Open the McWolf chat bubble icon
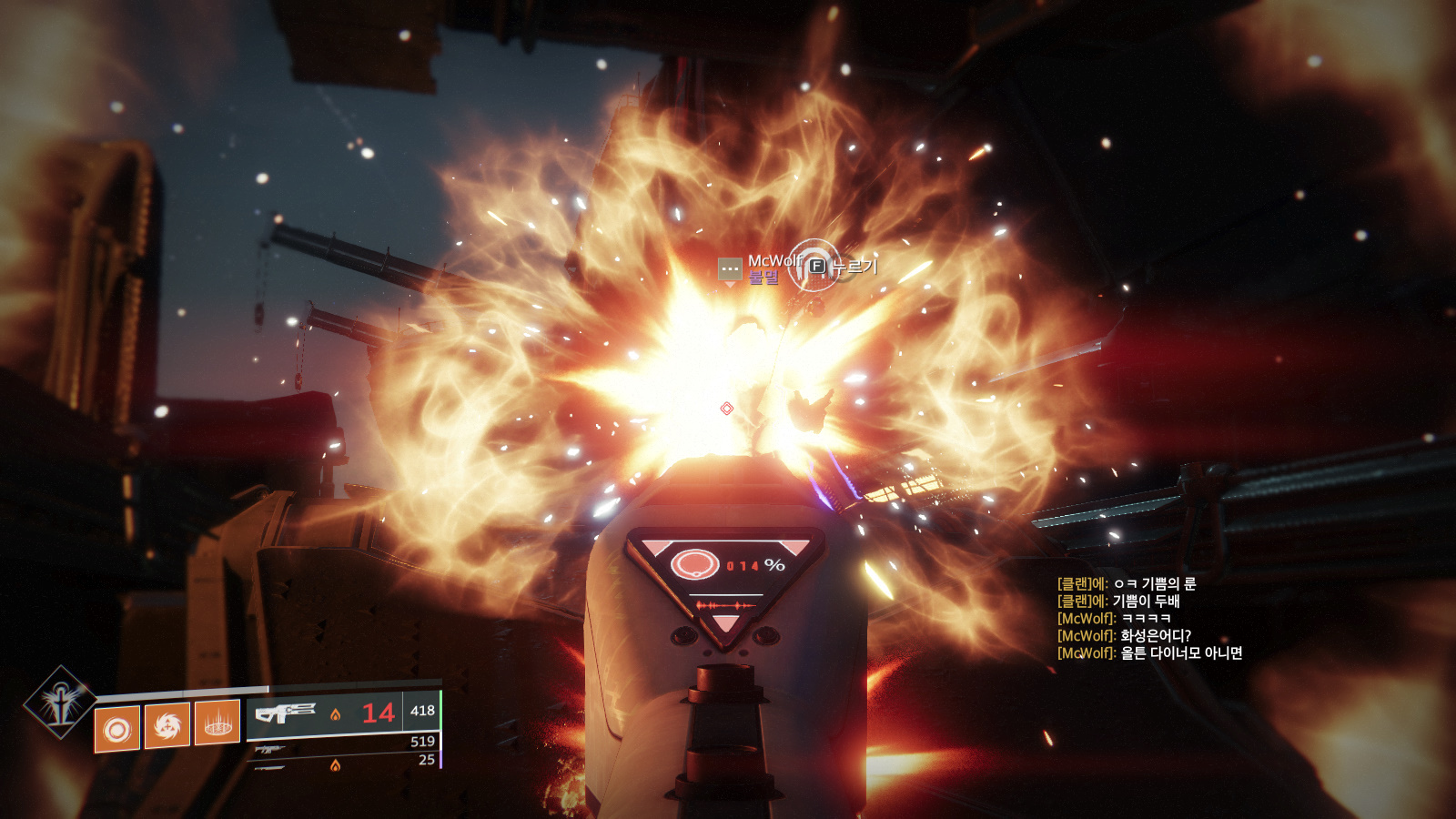 [730, 269]
